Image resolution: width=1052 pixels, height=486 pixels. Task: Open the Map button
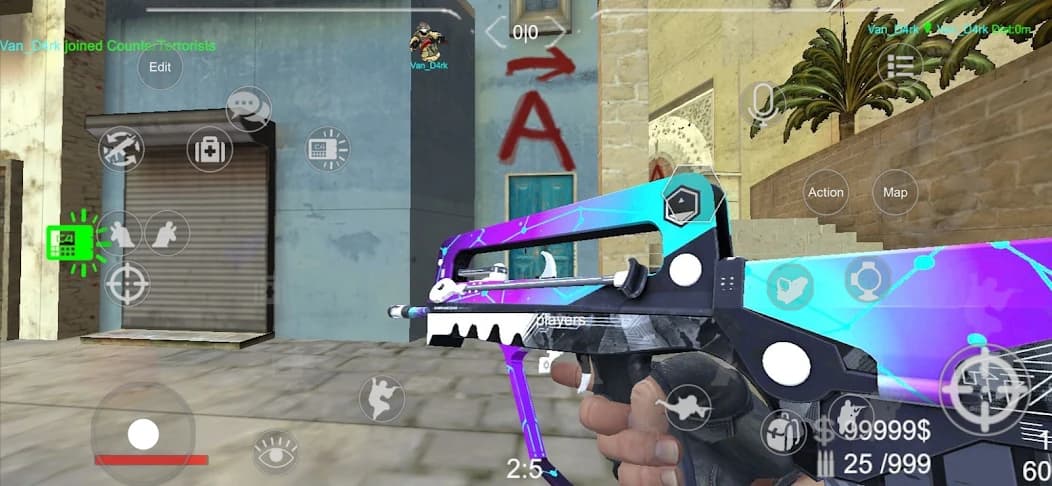pyautogui.click(x=895, y=192)
